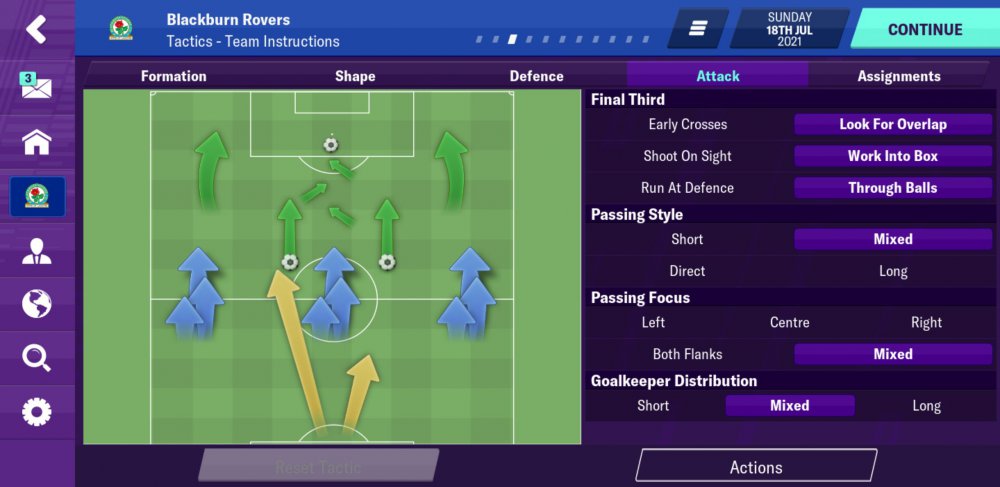This screenshot has height=487, width=1000.
Task: Open the mail inbox icon
Action: coord(37,86)
